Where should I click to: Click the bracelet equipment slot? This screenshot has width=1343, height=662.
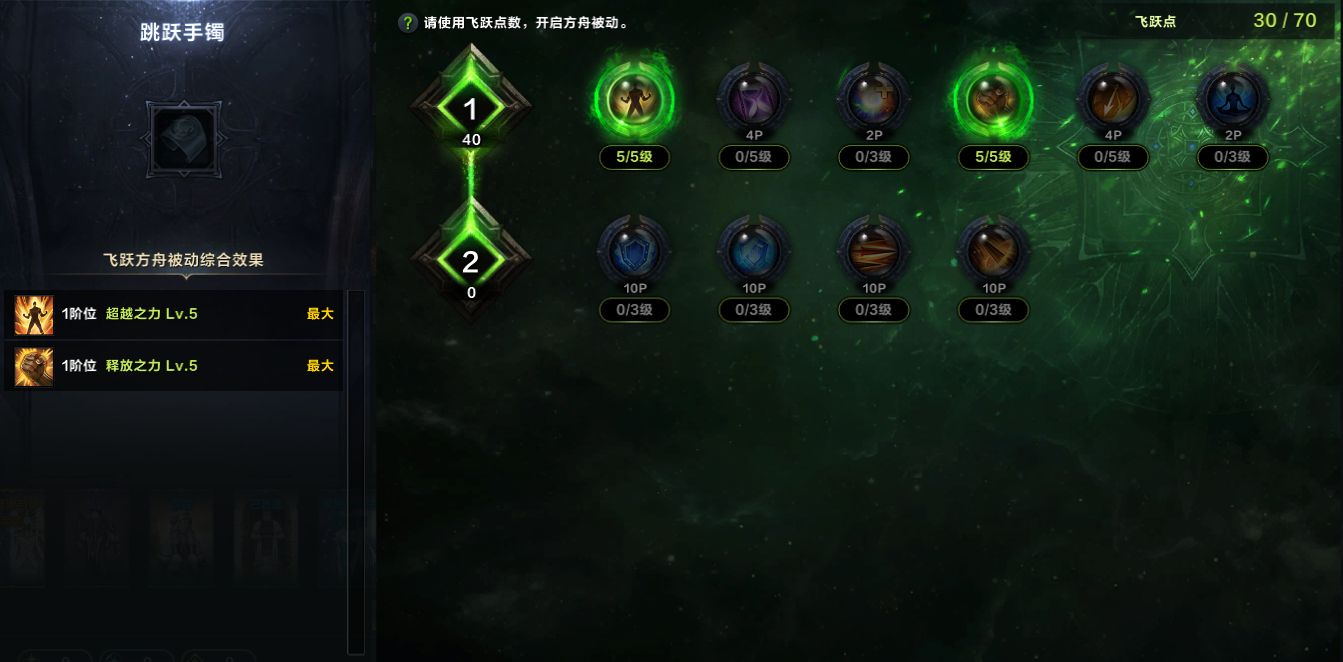(182, 136)
